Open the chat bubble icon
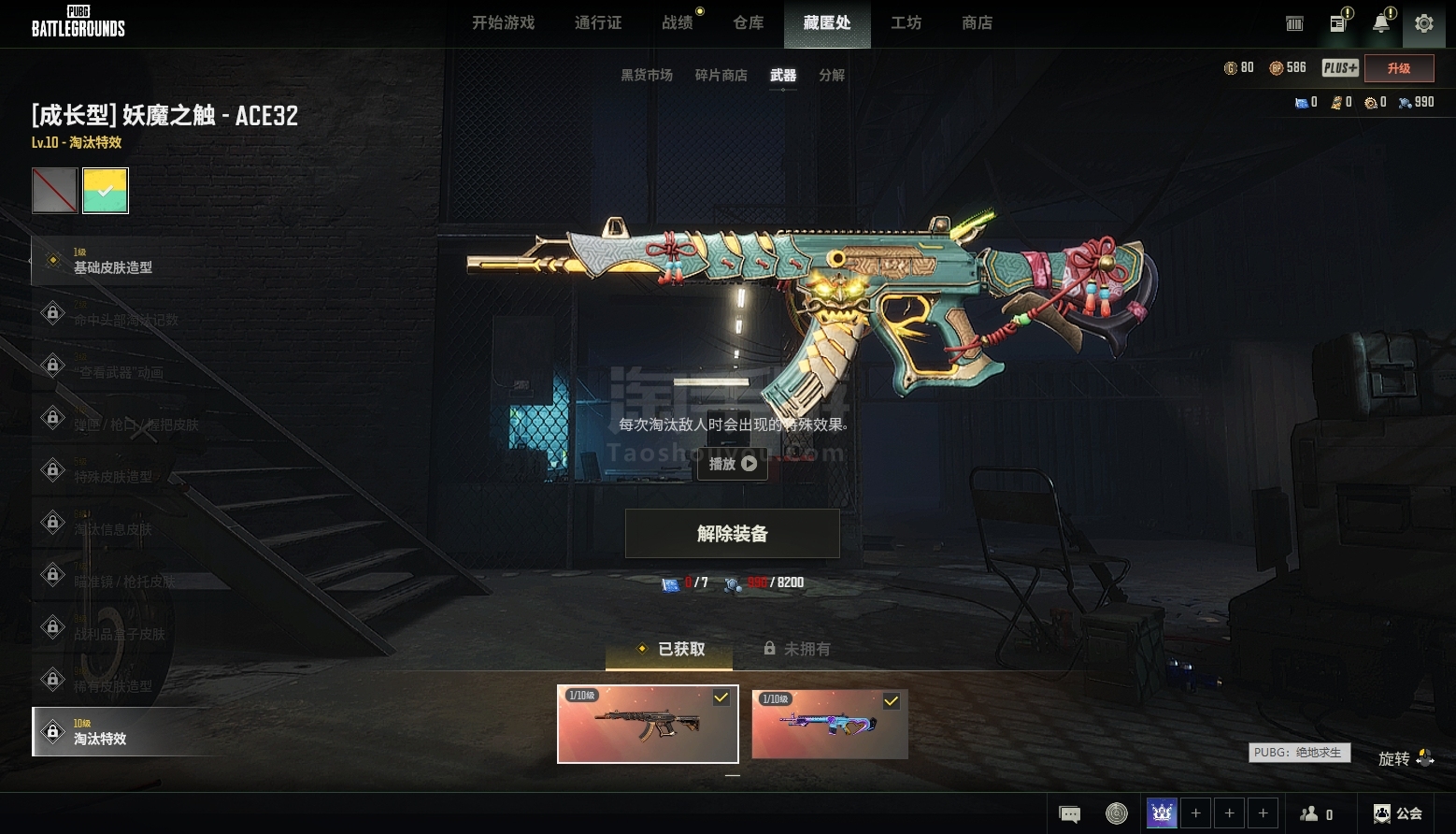The height and width of the screenshot is (834, 1456). tap(1069, 813)
